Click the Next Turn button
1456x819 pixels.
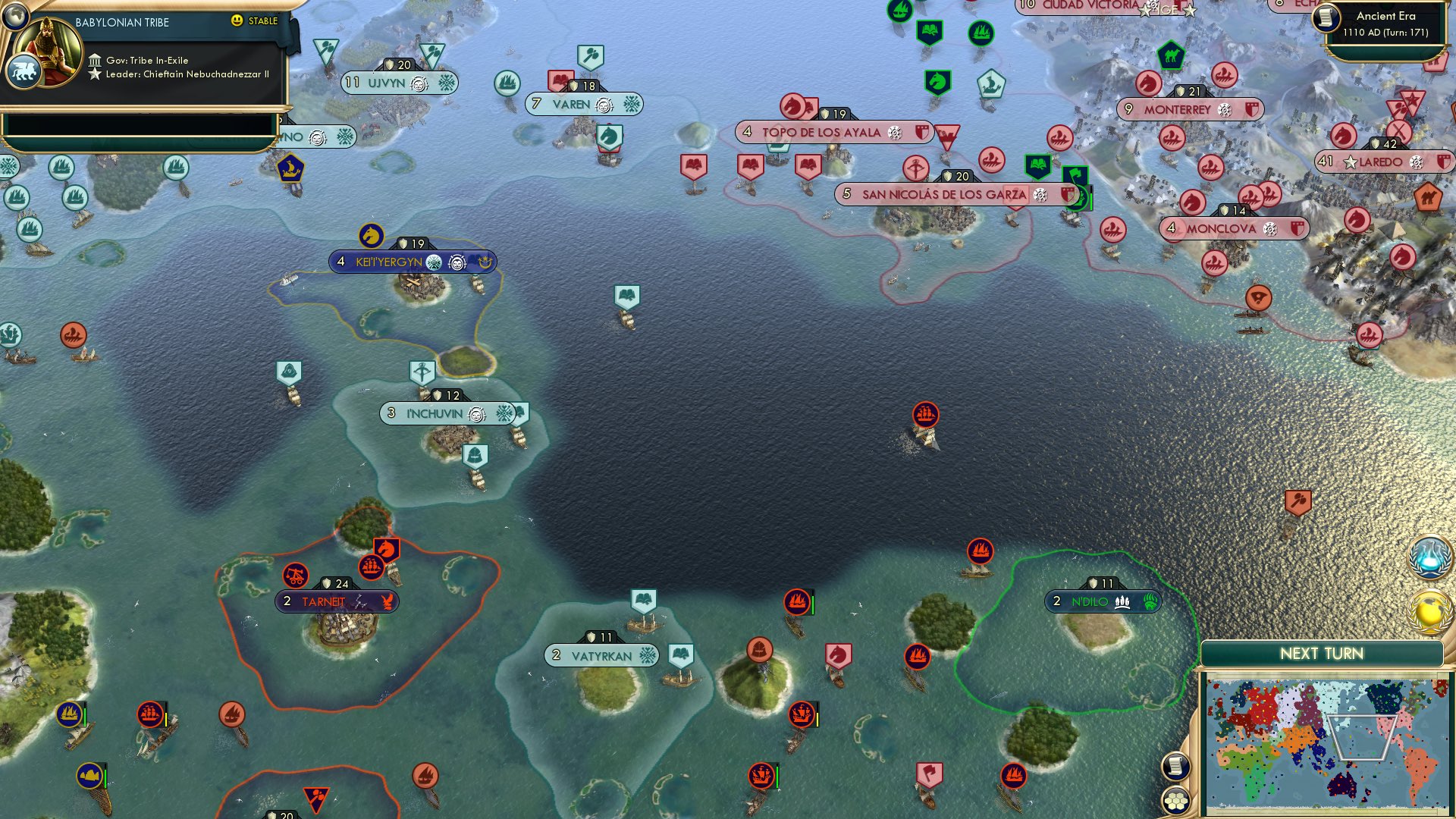click(x=1321, y=652)
